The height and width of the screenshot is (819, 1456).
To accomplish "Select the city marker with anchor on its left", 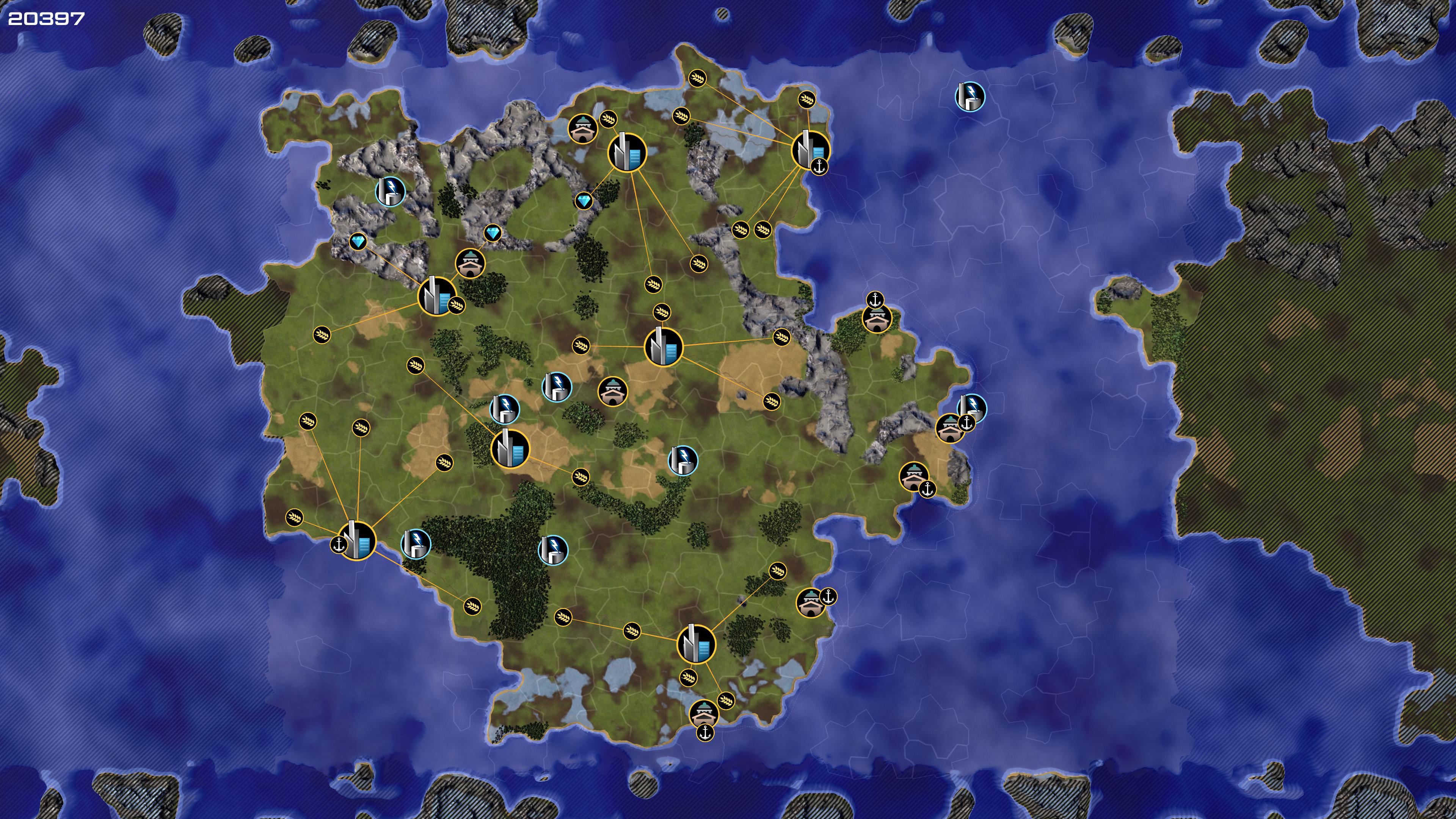I will (x=357, y=540).
